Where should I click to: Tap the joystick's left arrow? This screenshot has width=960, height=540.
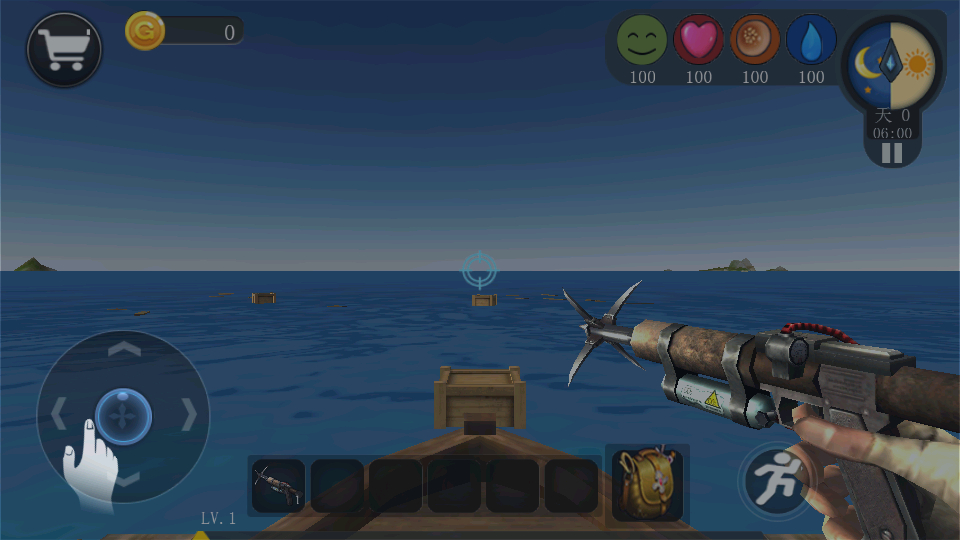(58, 414)
